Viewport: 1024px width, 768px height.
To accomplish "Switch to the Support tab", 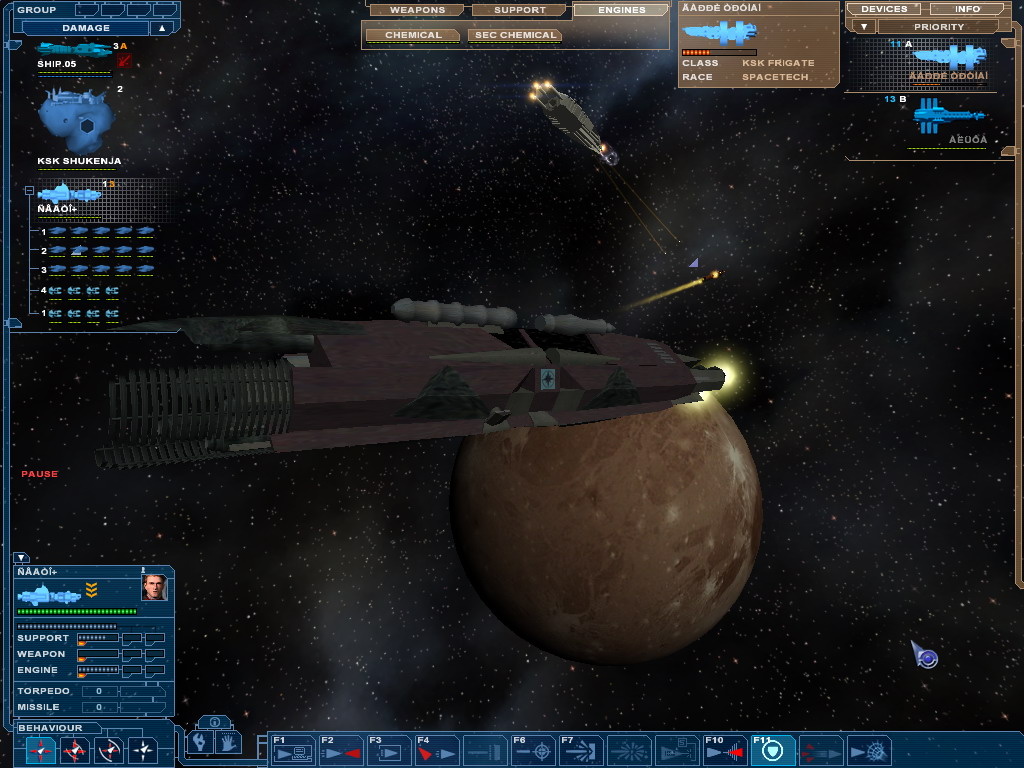I will [x=520, y=10].
